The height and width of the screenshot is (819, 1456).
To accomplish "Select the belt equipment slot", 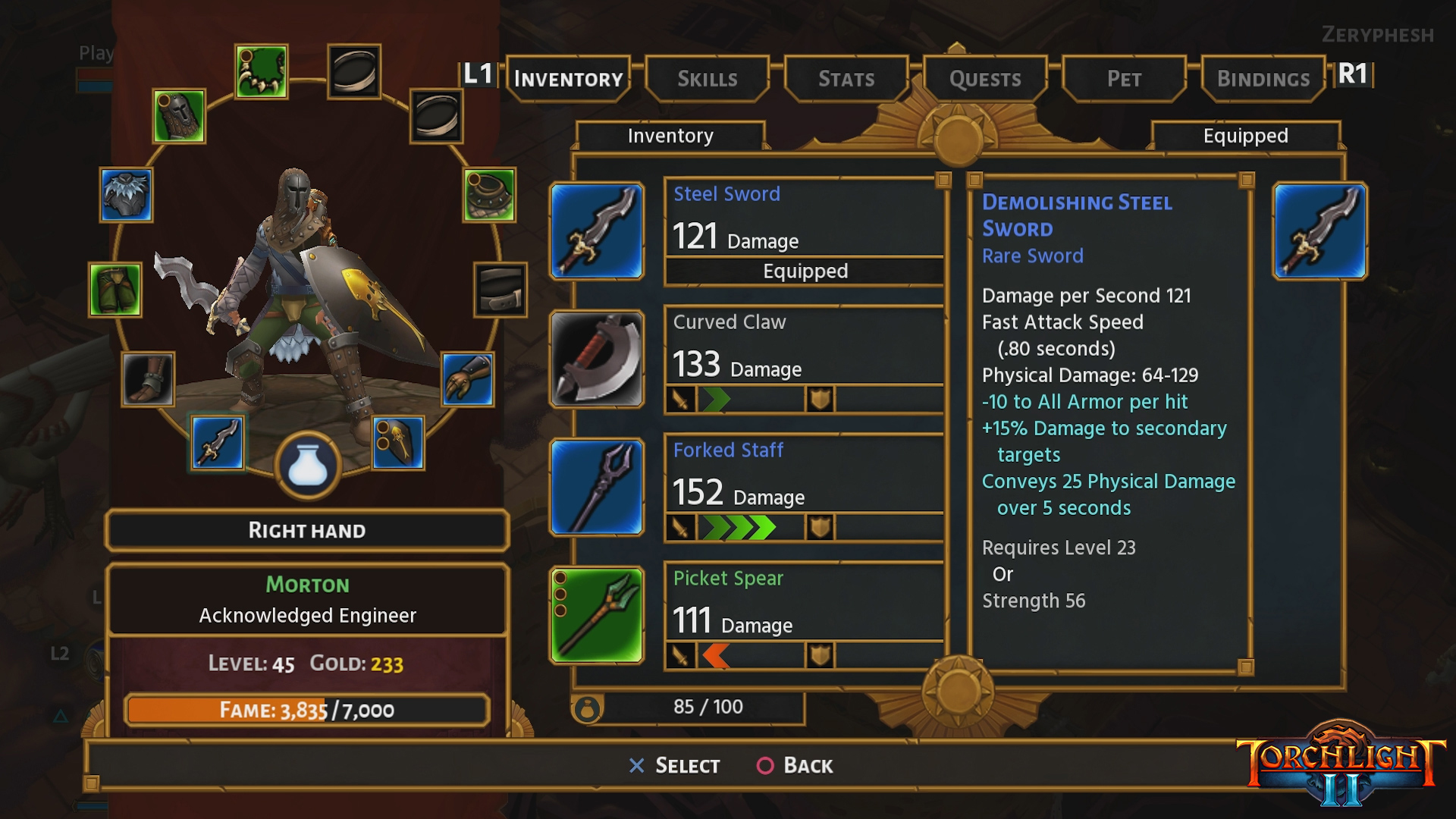I will click(500, 289).
